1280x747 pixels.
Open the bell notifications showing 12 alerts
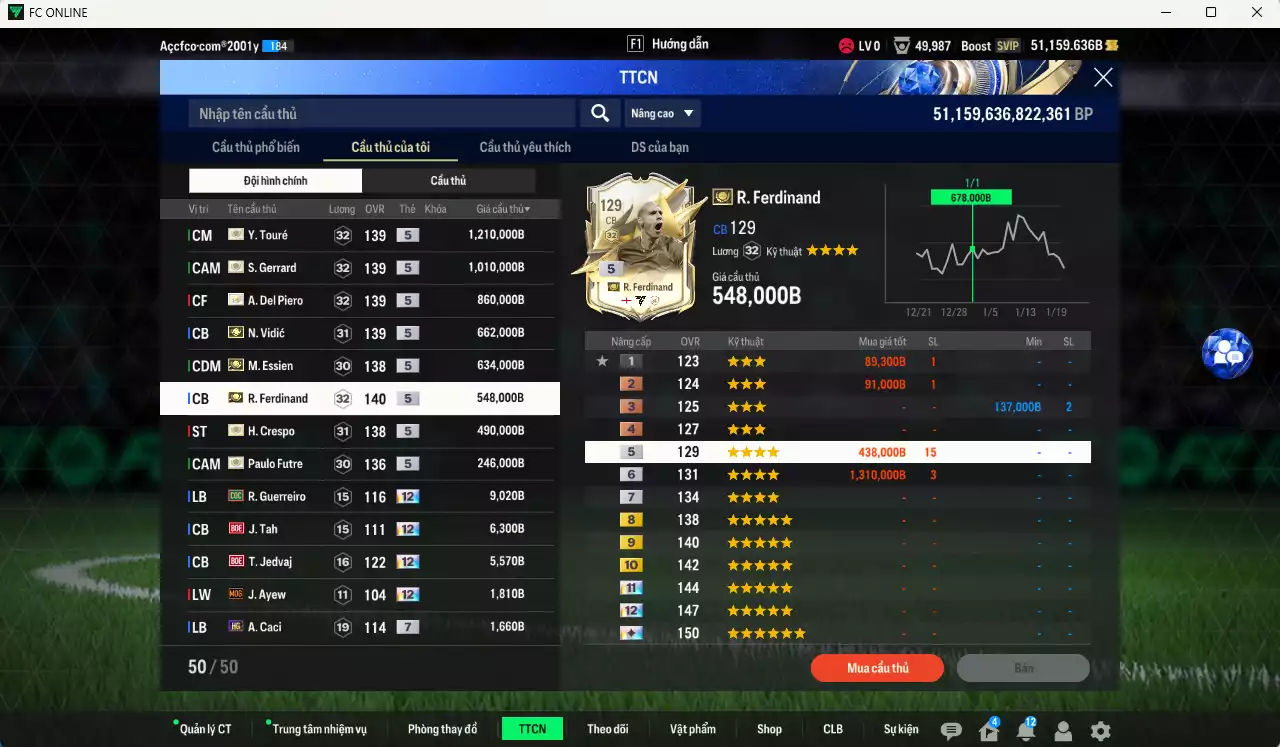click(x=1025, y=731)
